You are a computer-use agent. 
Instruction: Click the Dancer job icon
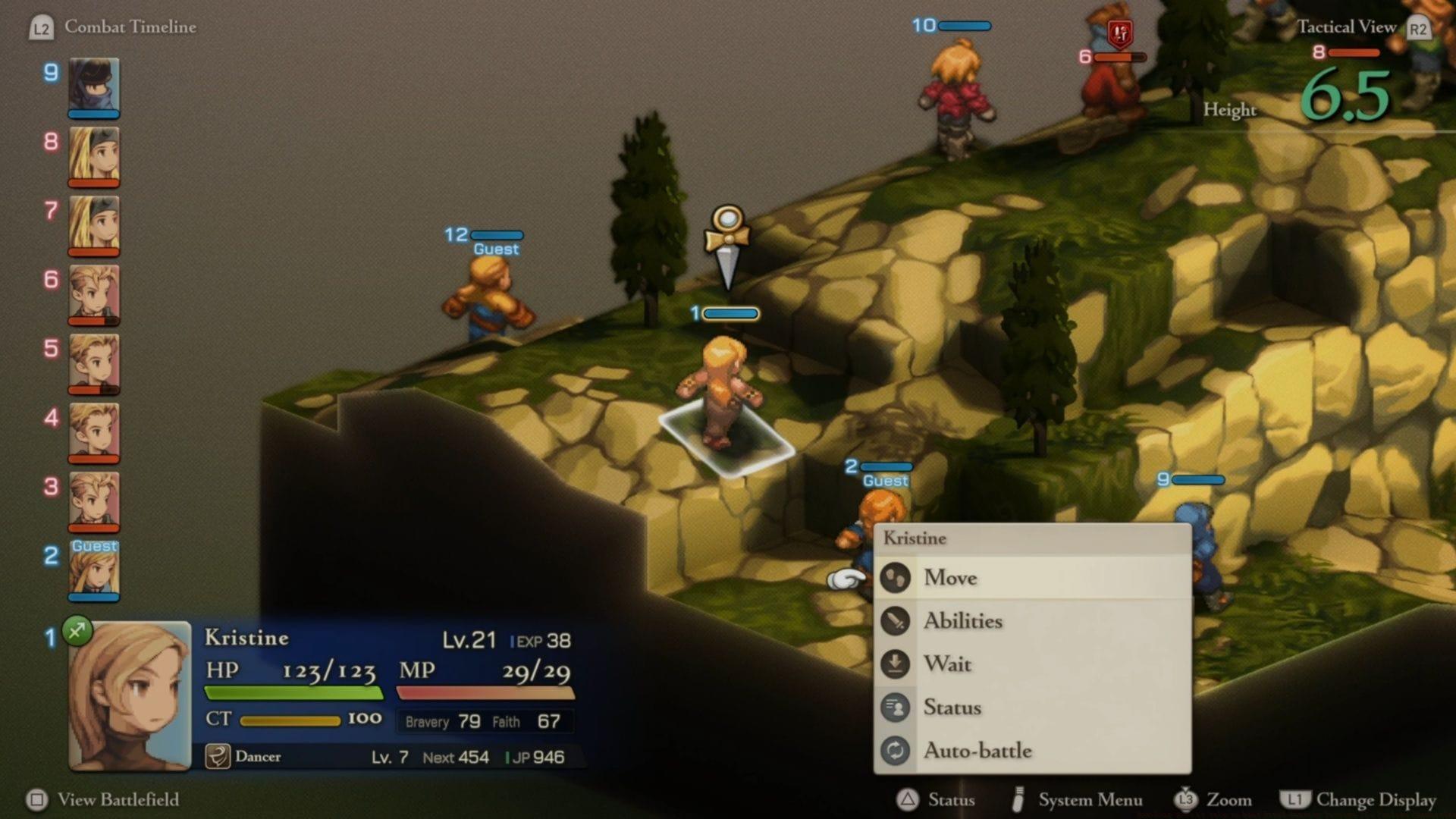(x=218, y=757)
